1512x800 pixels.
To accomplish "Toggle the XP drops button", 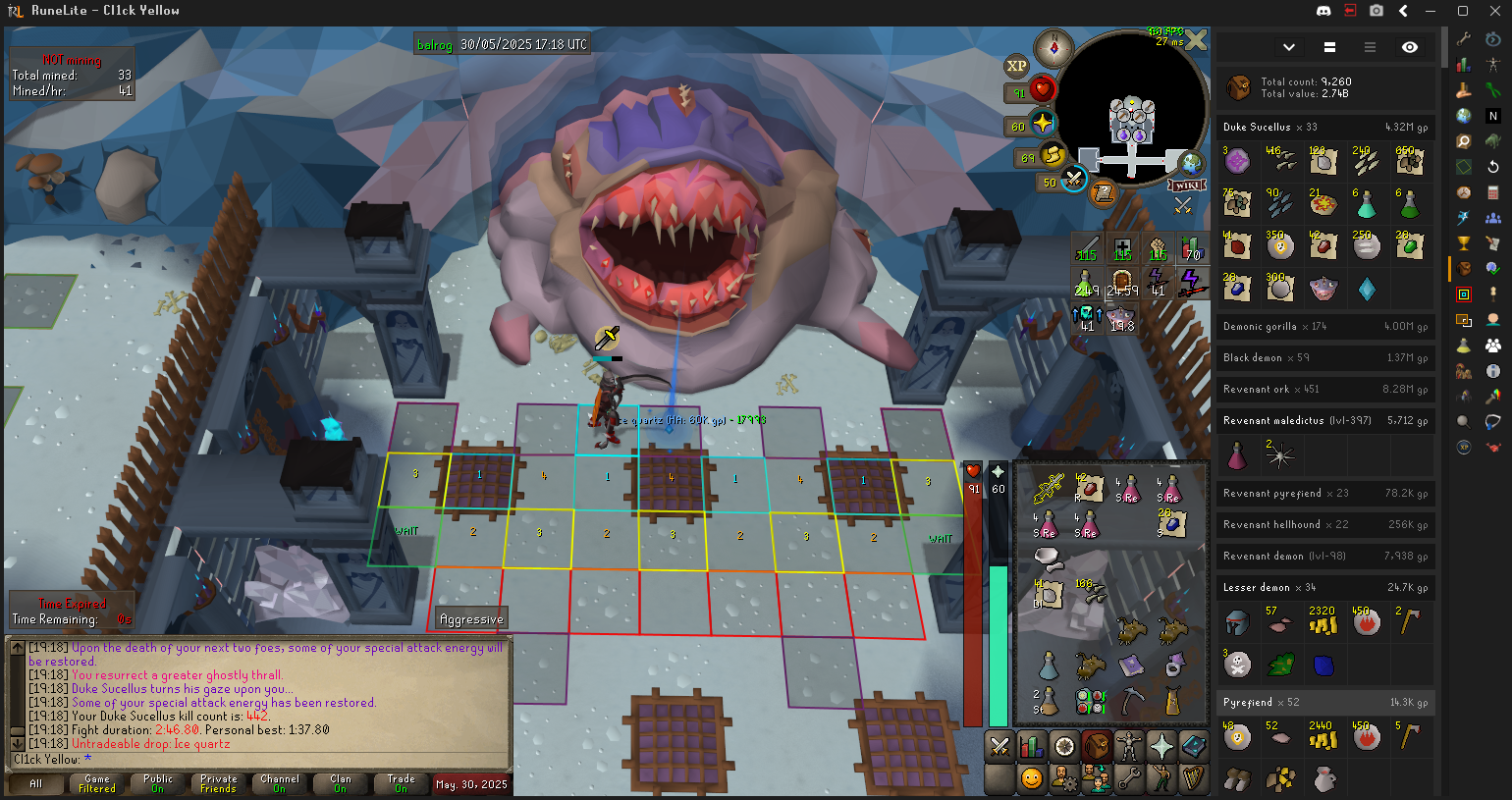I will tap(1016, 67).
